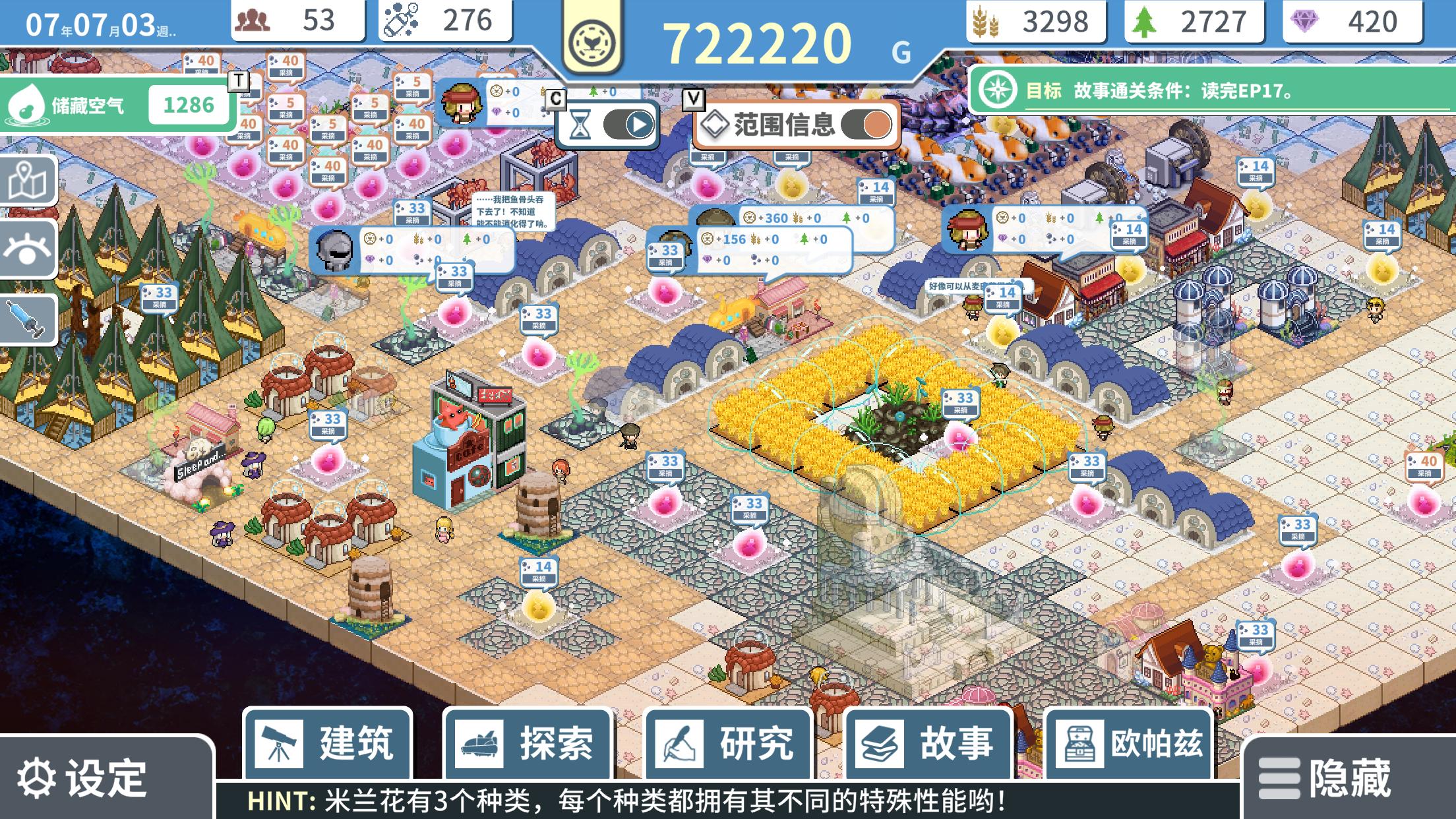
Task: Open the world map from the left sidebar
Action: pos(28,180)
